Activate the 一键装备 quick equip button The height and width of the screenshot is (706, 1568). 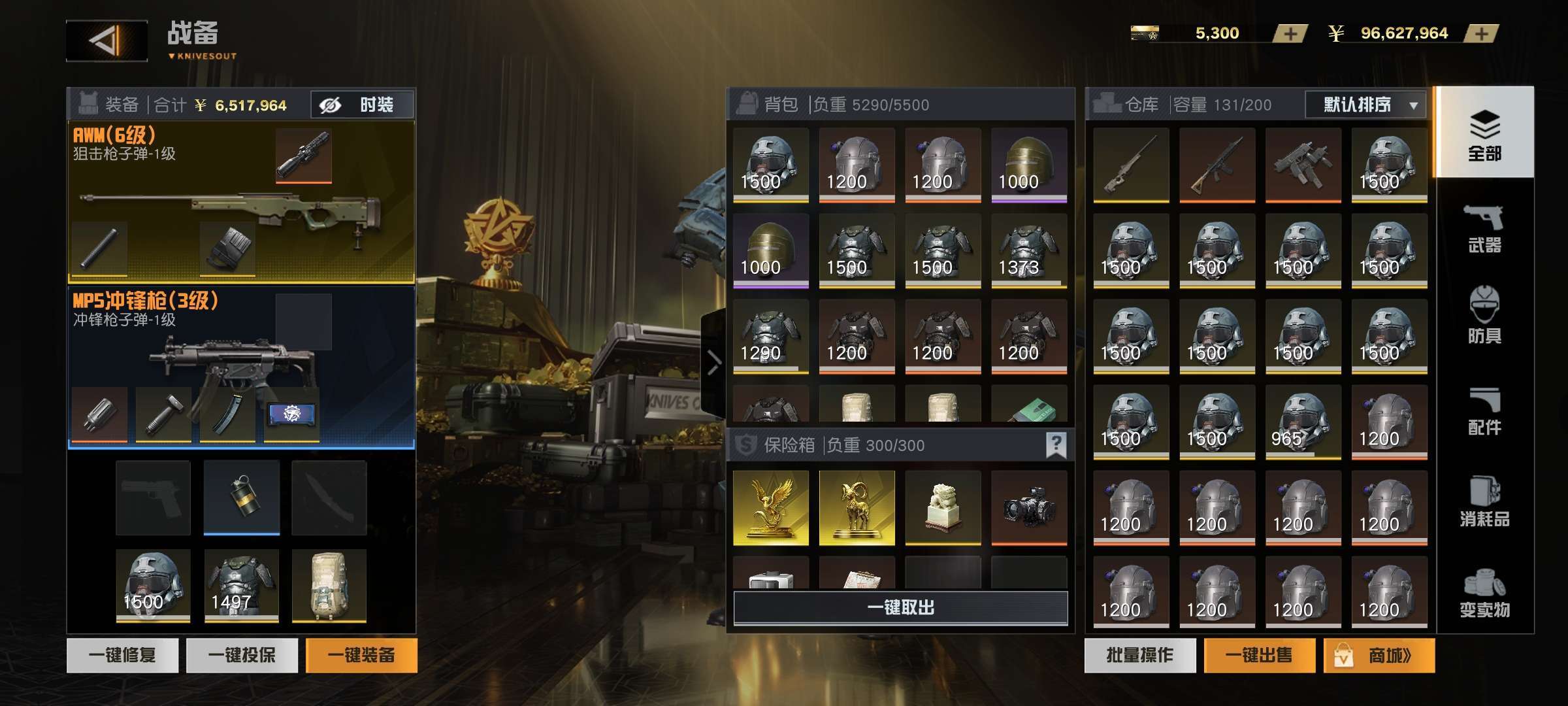point(361,655)
